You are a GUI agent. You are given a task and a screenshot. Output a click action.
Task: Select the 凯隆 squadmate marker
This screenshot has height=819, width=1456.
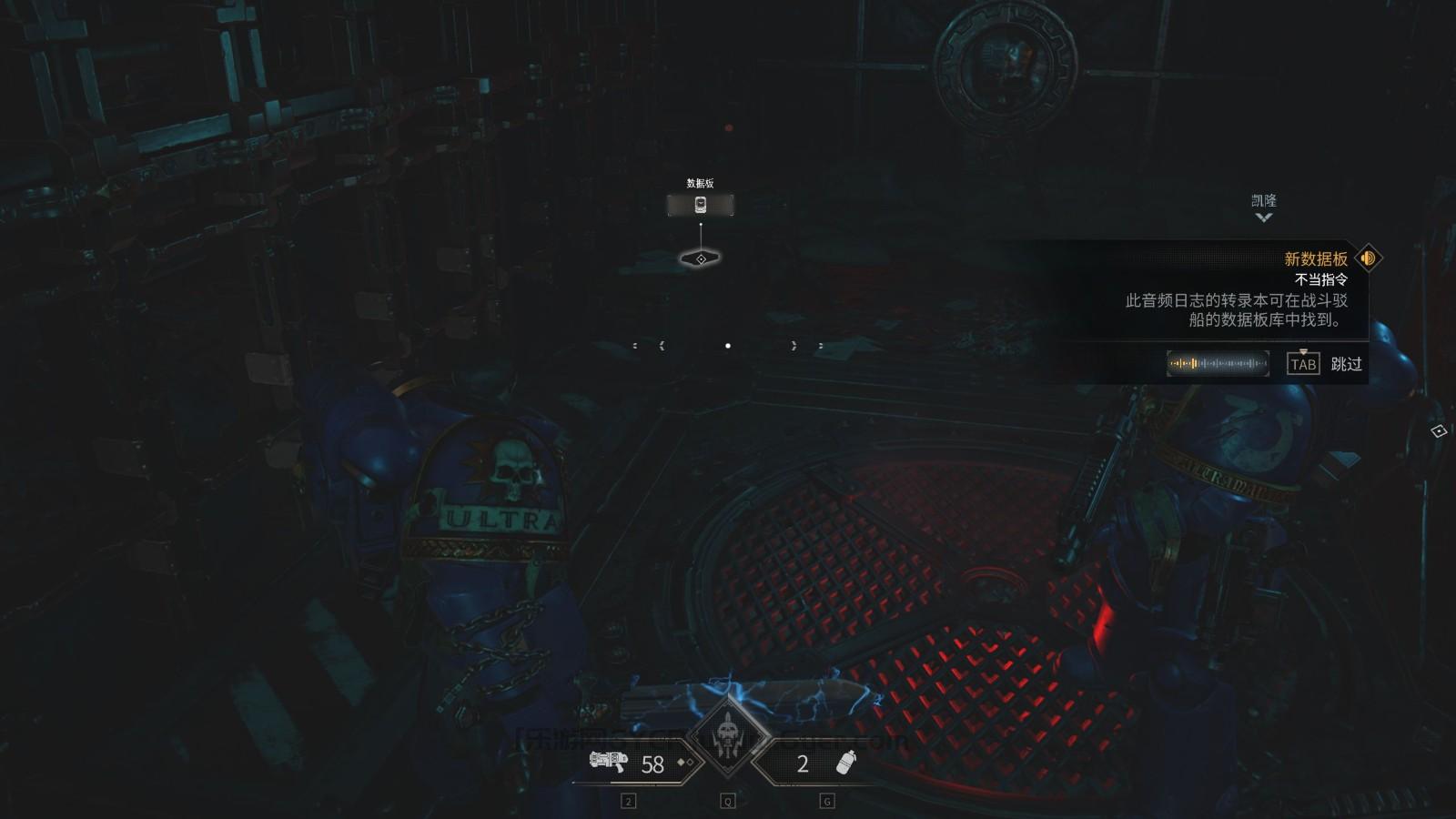click(x=1263, y=207)
